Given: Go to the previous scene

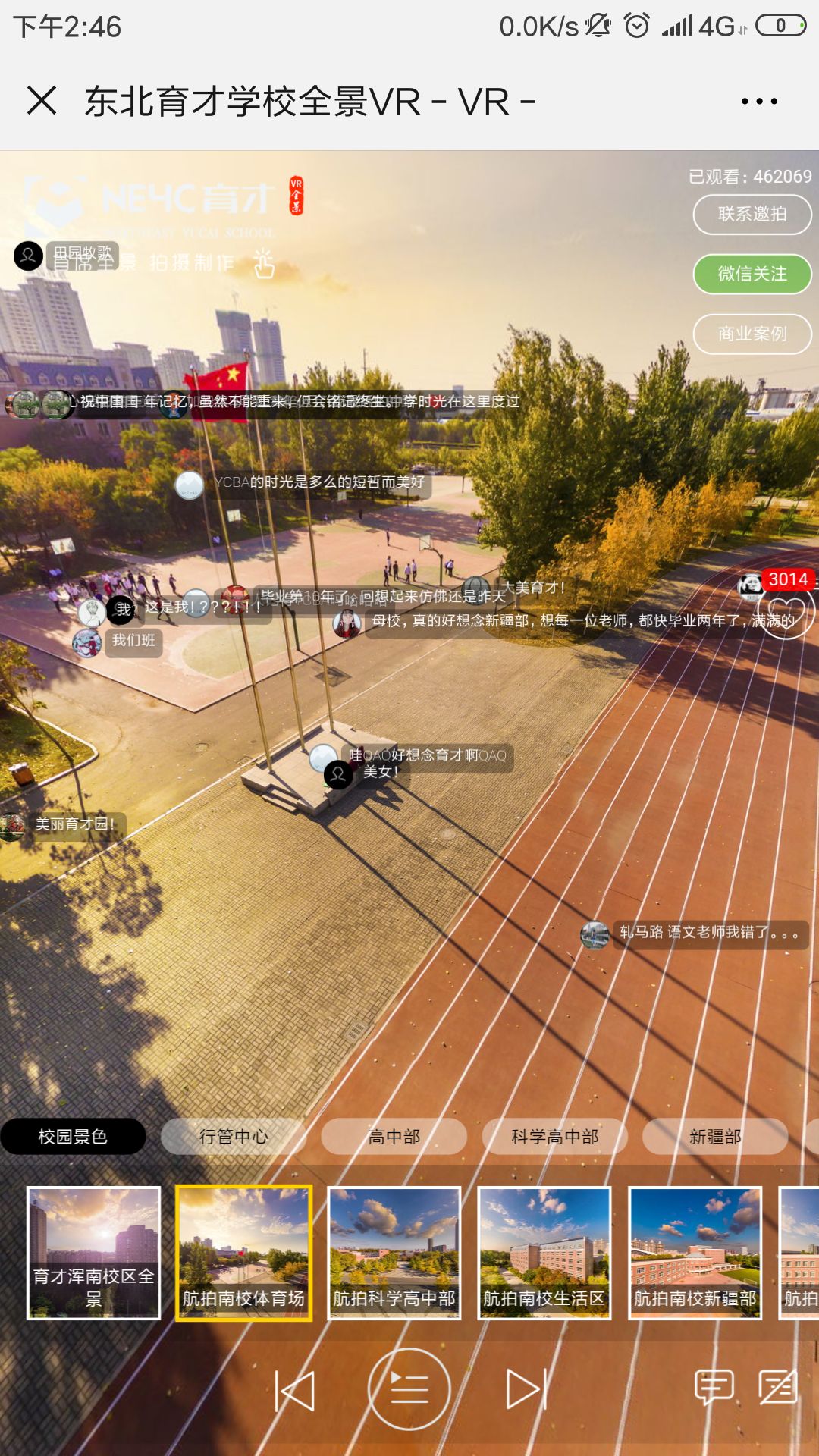Looking at the screenshot, I should point(294,1390).
